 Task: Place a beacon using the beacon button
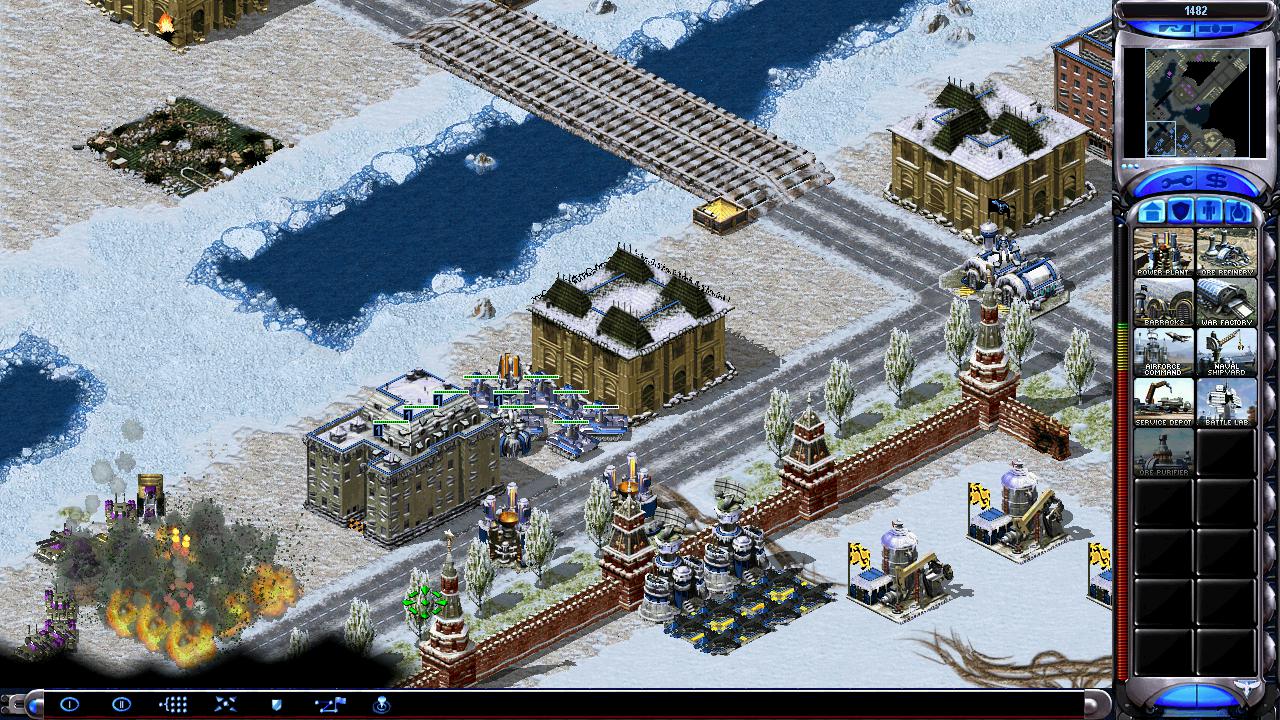point(381,704)
